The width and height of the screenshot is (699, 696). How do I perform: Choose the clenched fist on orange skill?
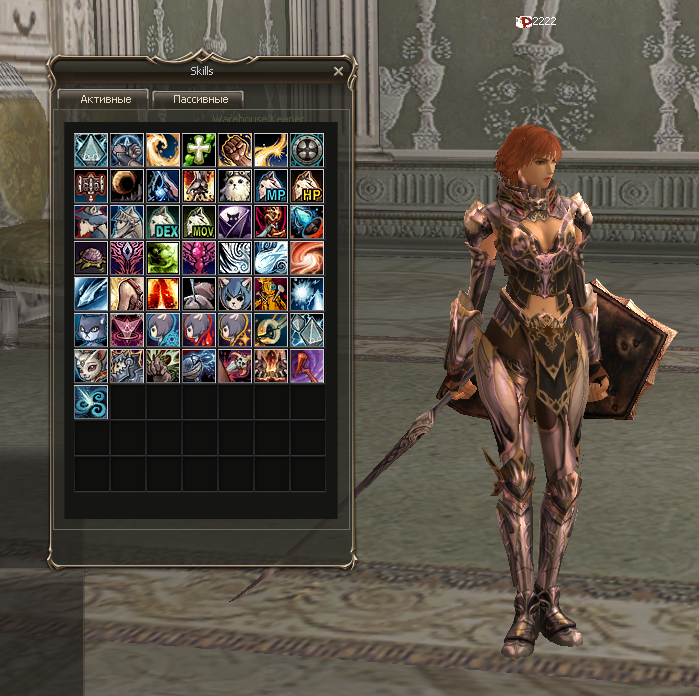tap(235, 149)
